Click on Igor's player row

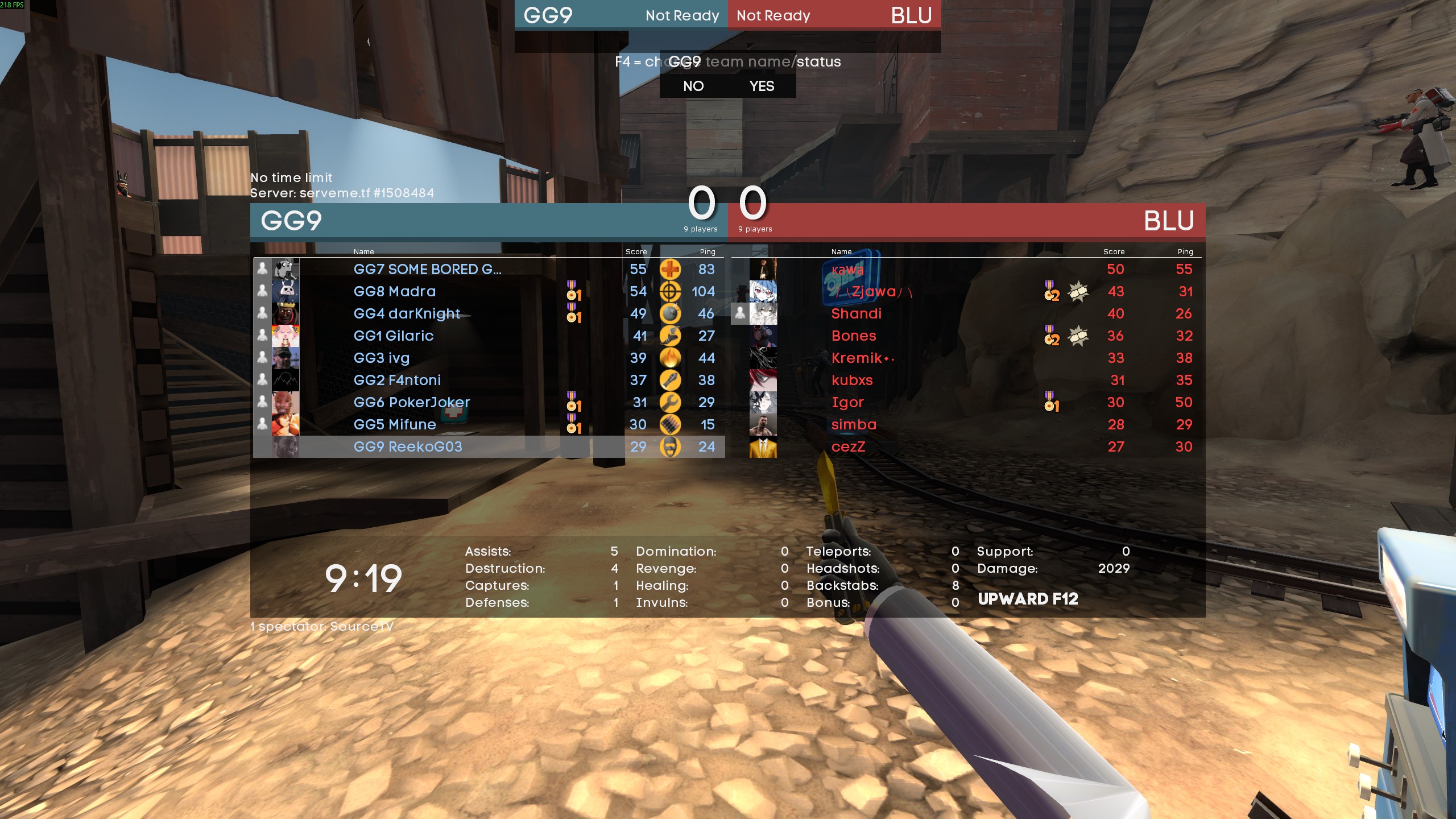pos(847,403)
